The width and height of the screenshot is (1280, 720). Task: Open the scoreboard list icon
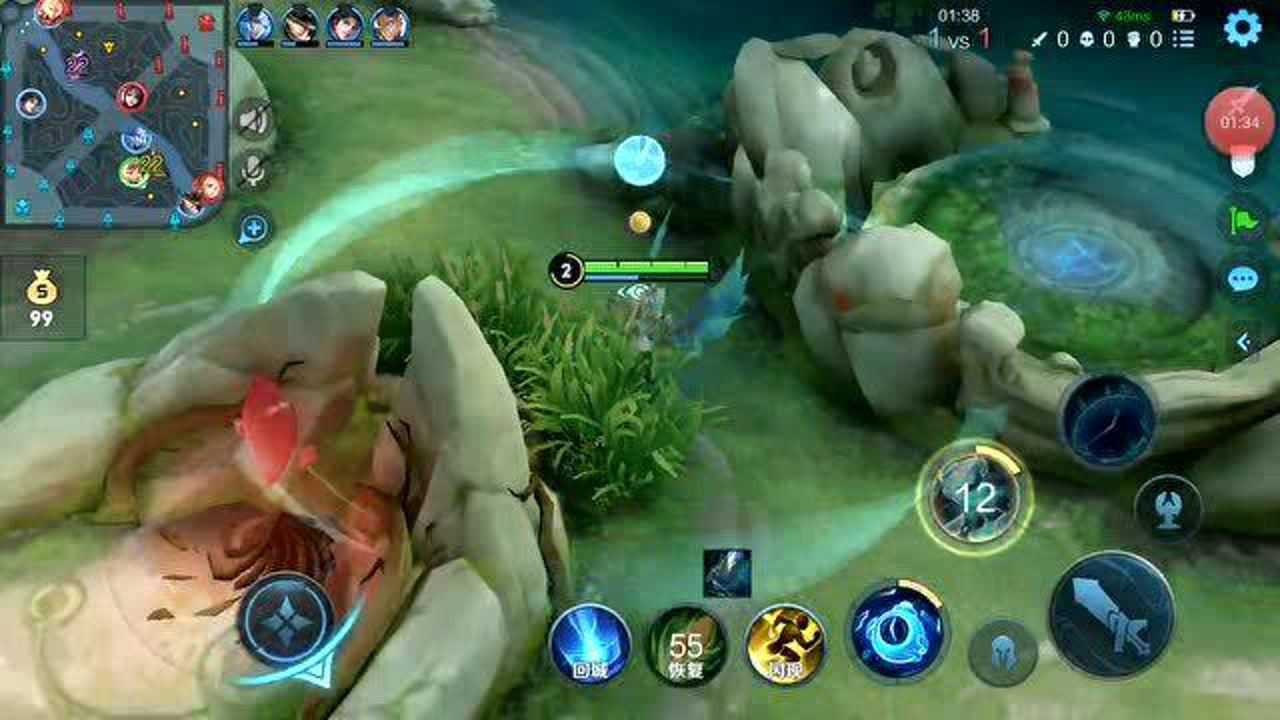point(1184,39)
